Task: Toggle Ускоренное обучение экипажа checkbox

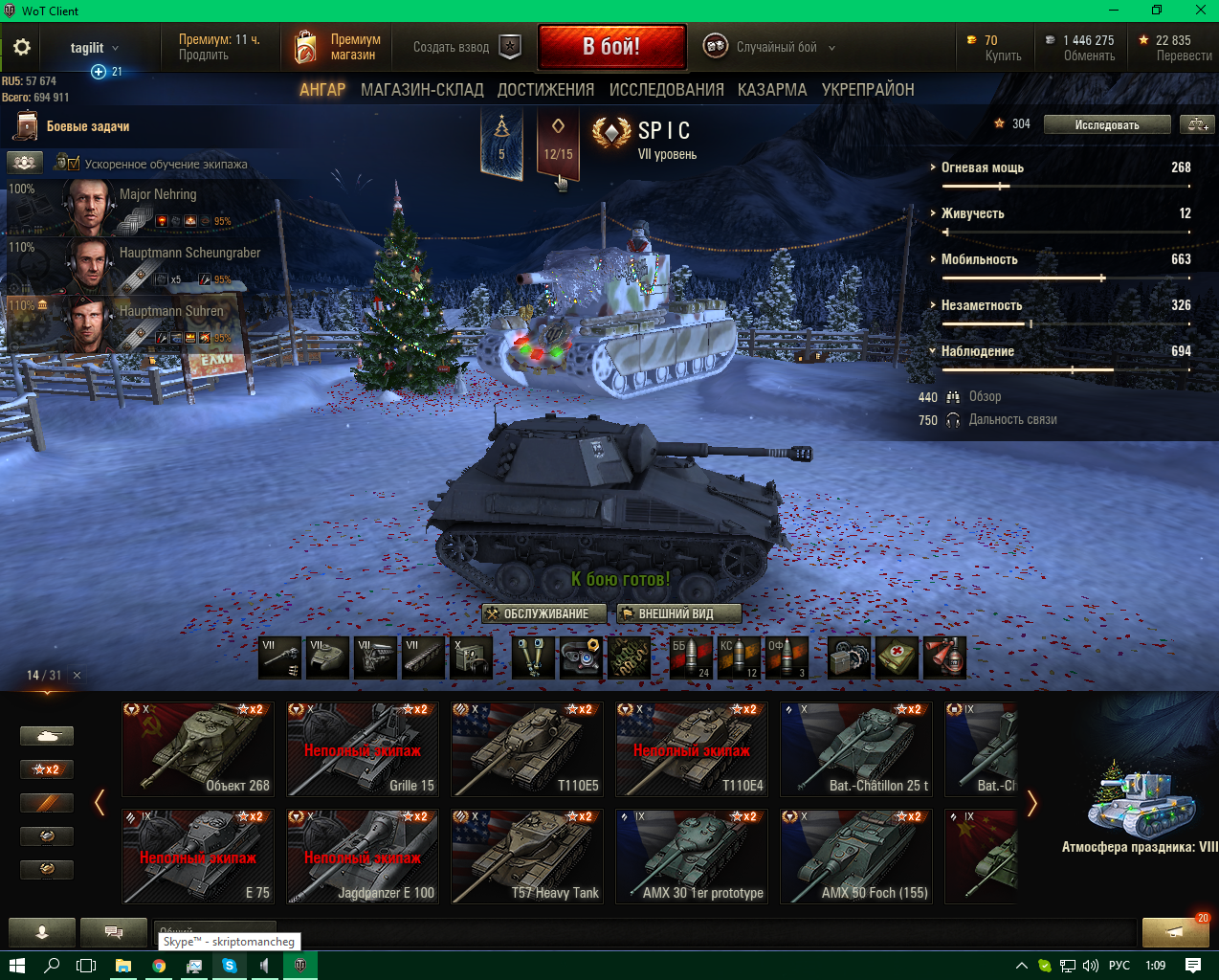Action: coord(73,164)
